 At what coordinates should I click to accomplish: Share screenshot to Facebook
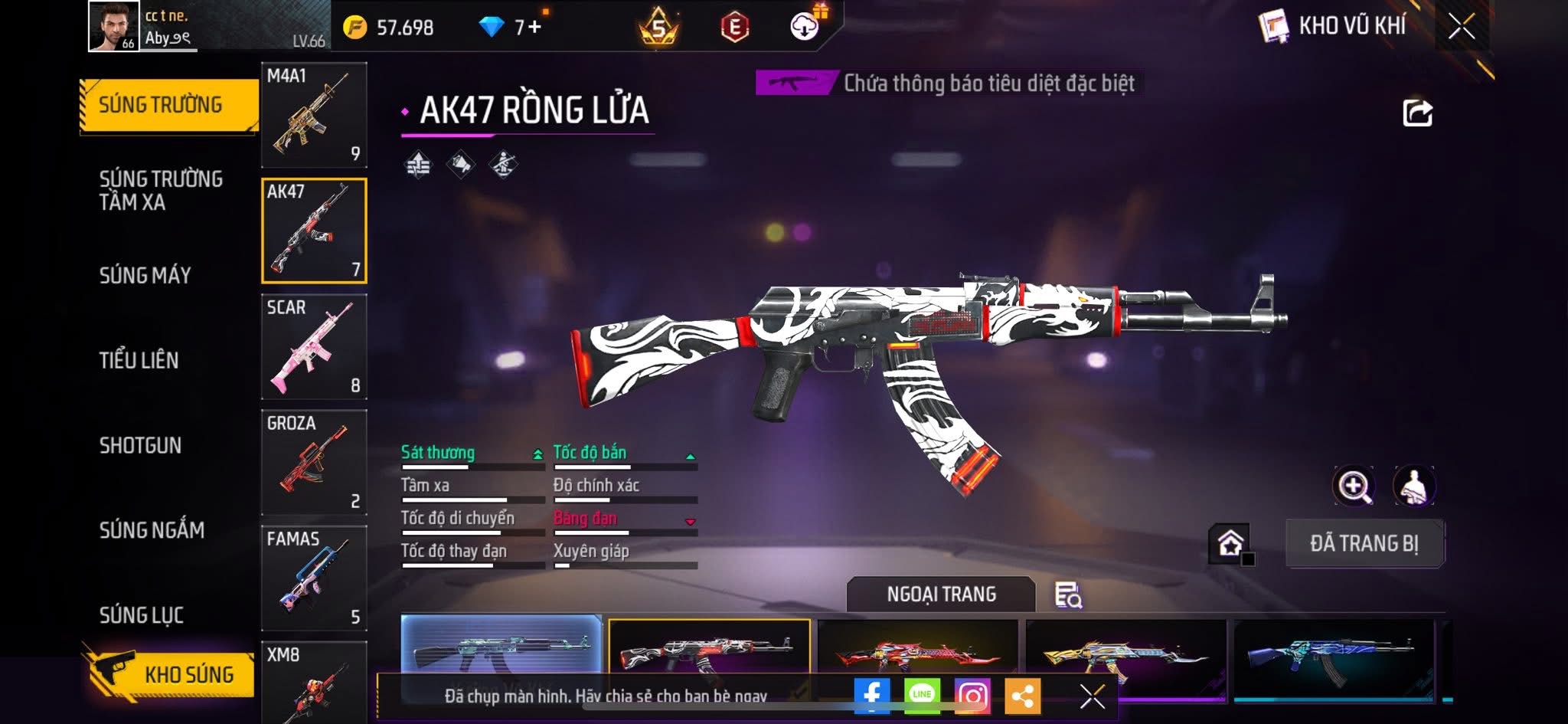871,696
